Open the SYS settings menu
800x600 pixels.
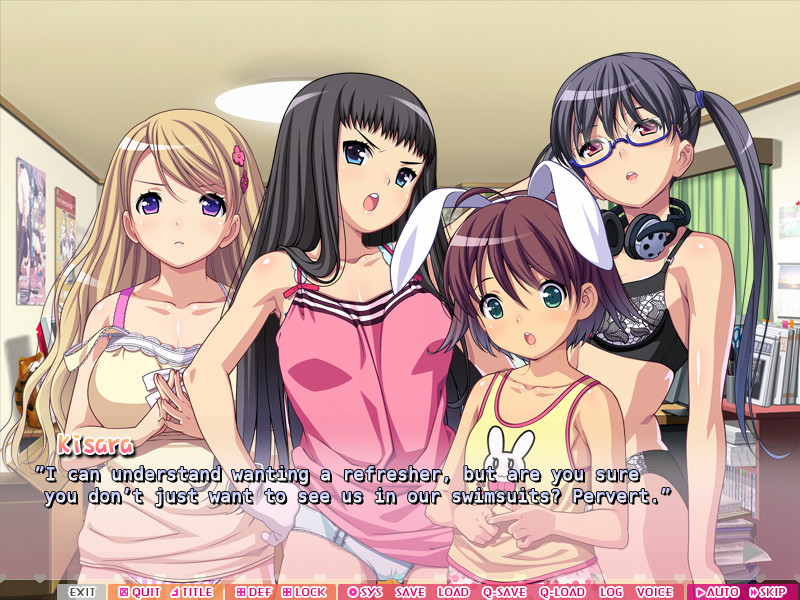pyautogui.click(x=364, y=592)
